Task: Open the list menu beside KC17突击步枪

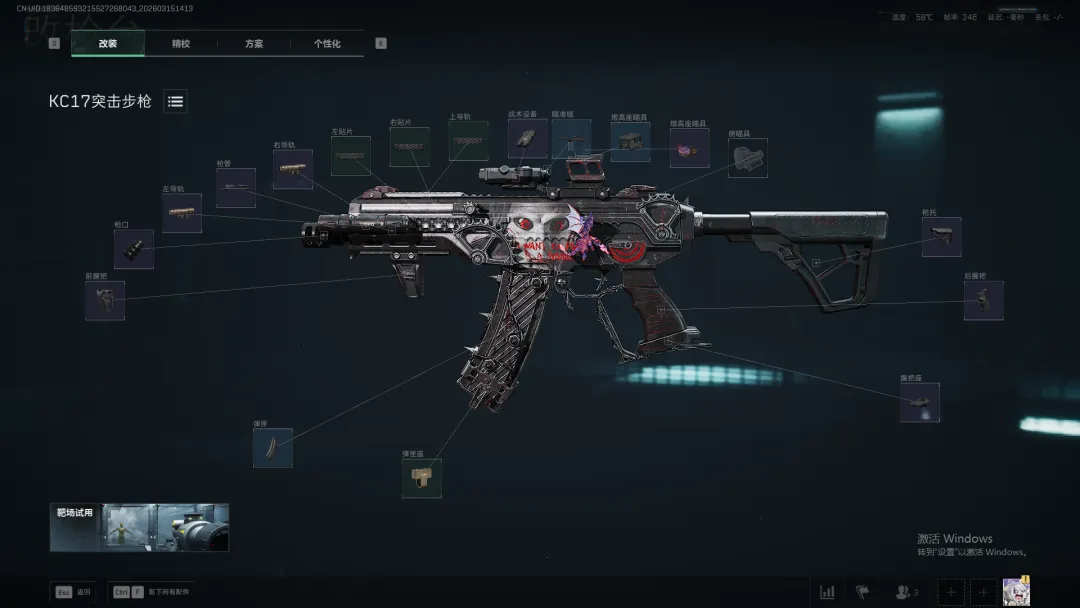Action: 175,101
